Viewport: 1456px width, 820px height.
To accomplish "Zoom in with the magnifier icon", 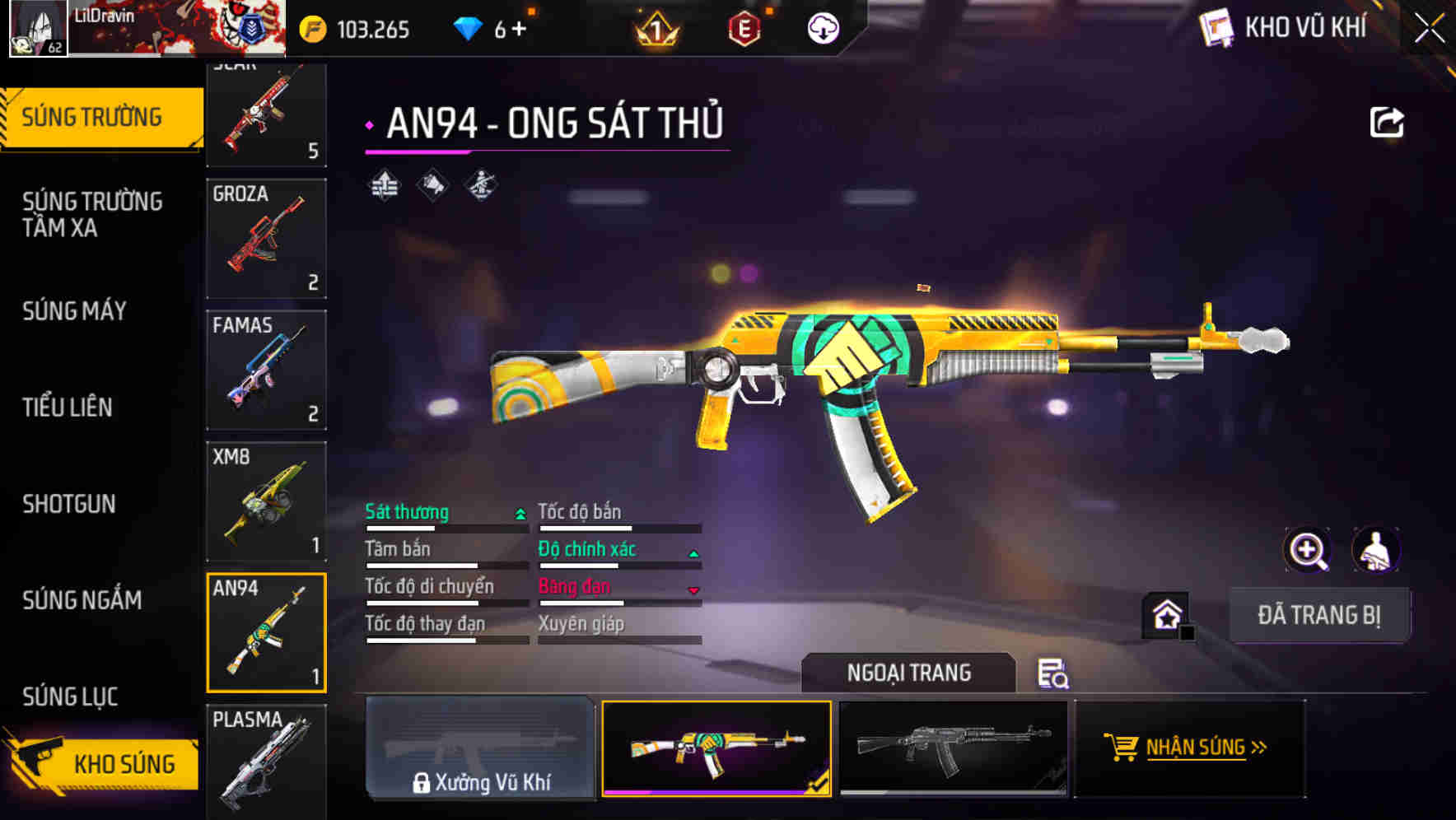I will click(1308, 550).
